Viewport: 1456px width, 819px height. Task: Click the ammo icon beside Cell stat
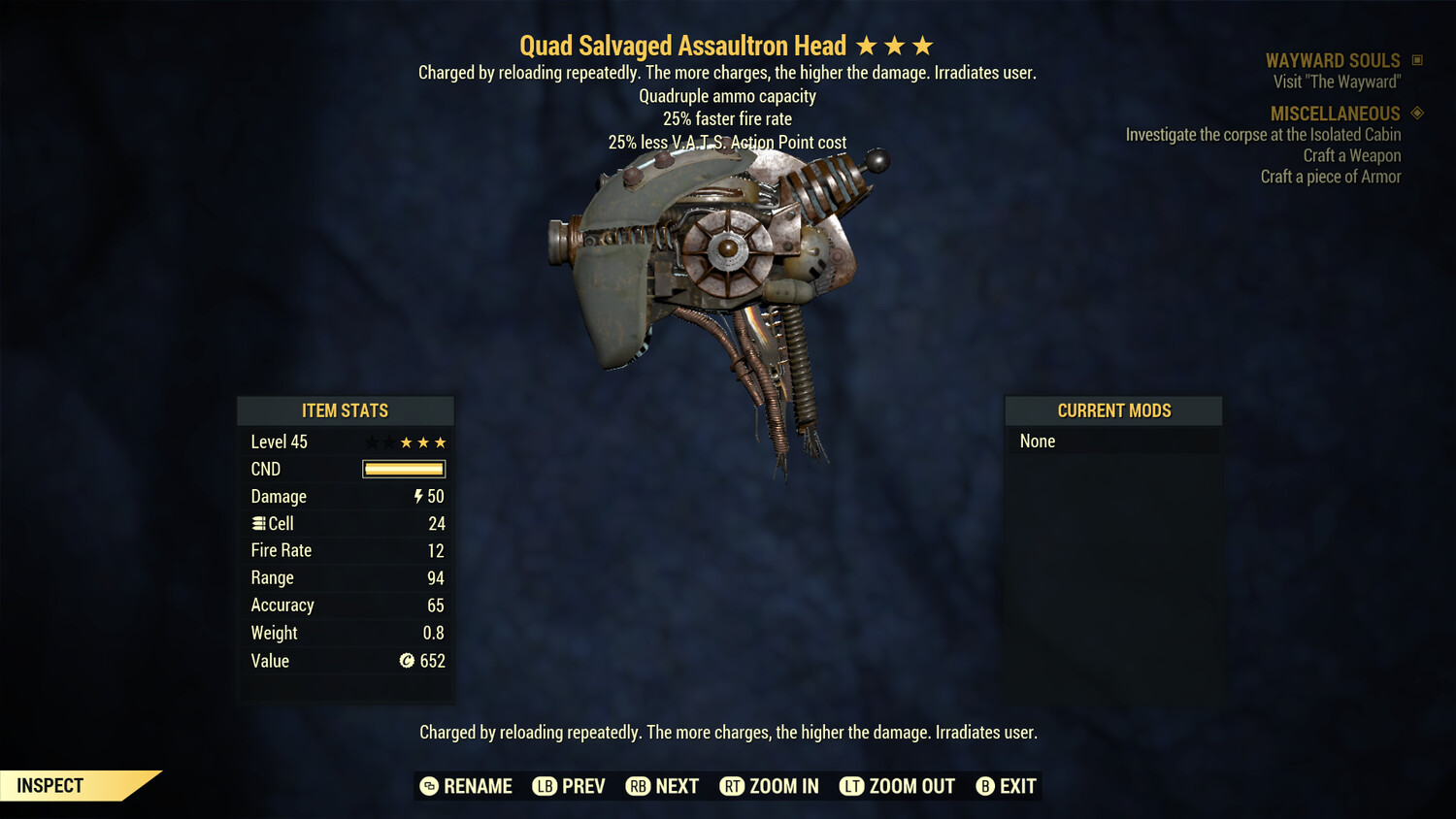tap(258, 523)
